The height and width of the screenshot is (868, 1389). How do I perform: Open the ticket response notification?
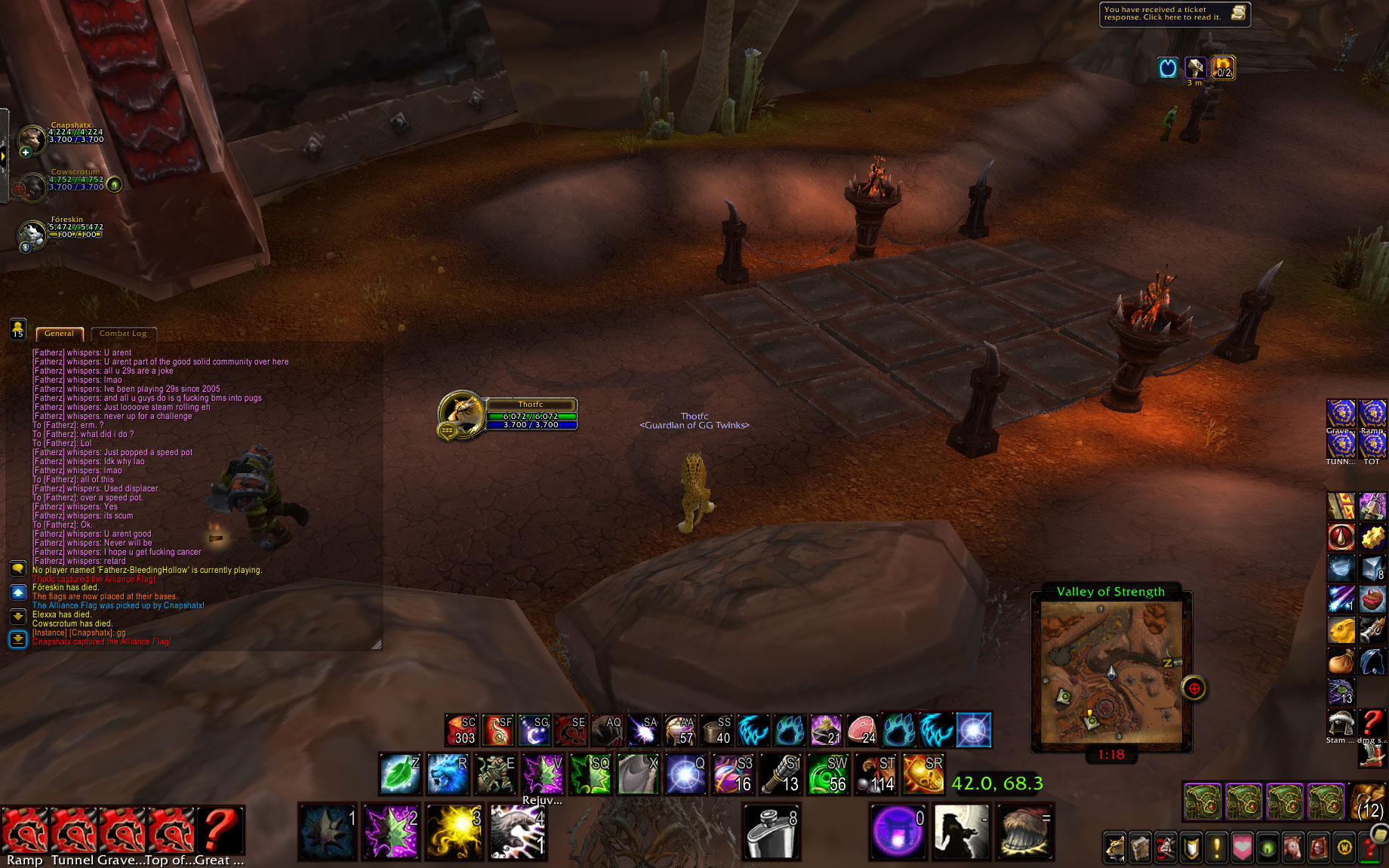point(1174,14)
